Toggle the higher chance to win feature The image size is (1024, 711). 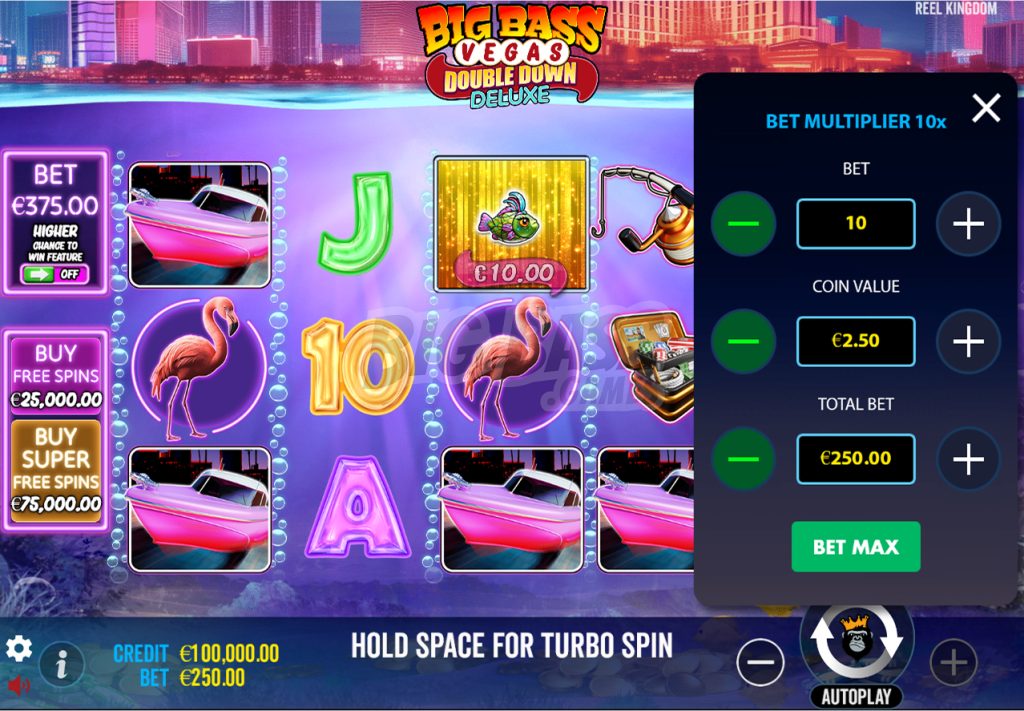pyautogui.click(x=55, y=273)
